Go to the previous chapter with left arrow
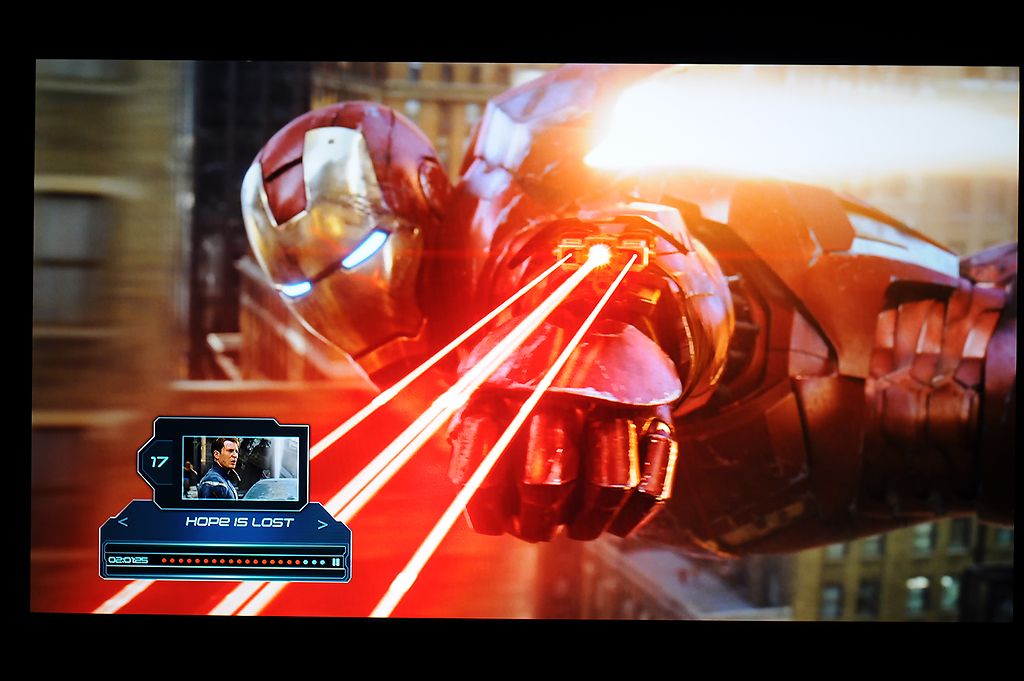This screenshot has width=1024, height=681. pyautogui.click(x=123, y=523)
